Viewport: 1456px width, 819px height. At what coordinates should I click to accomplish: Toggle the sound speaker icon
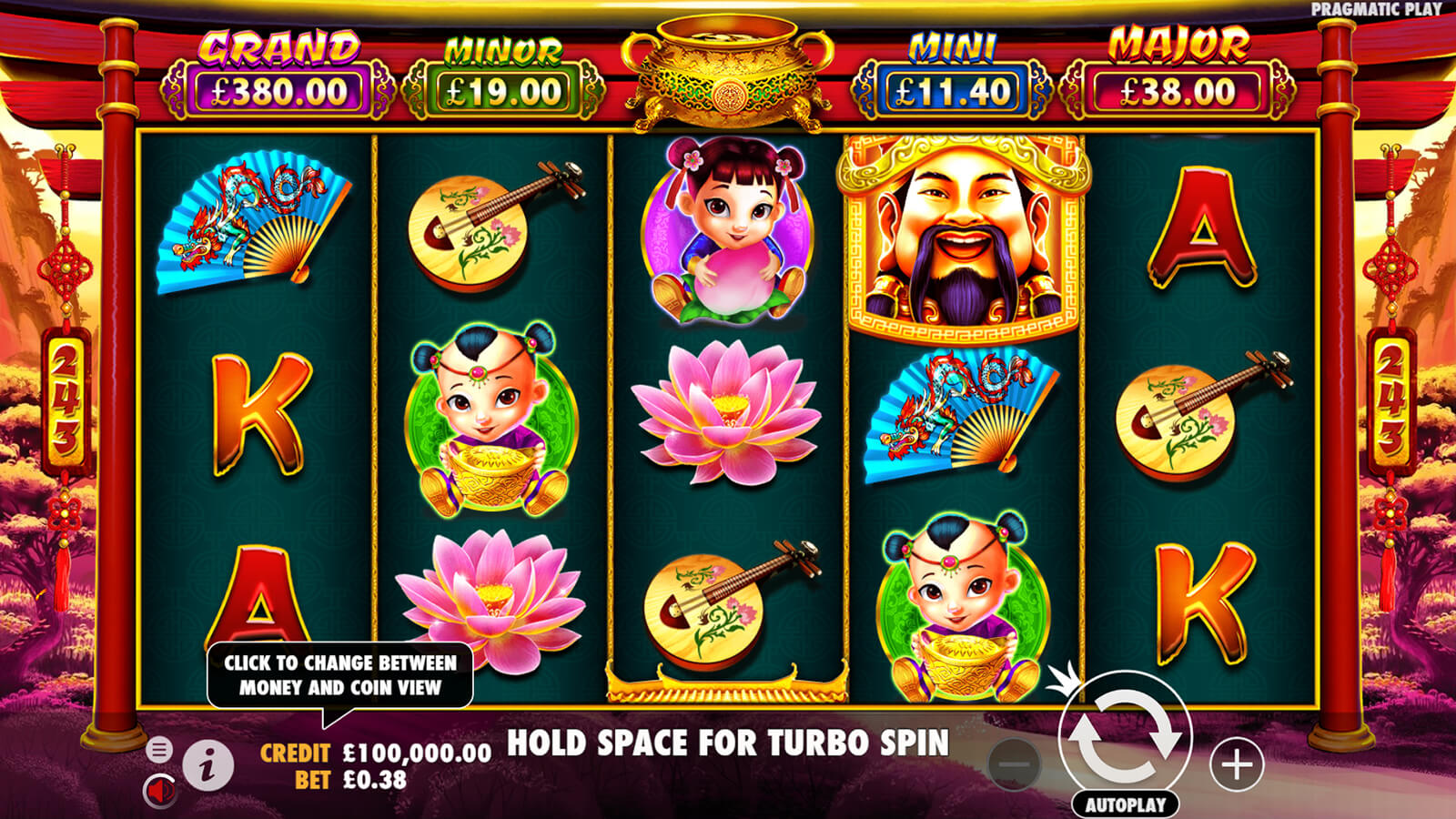[x=160, y=790]
